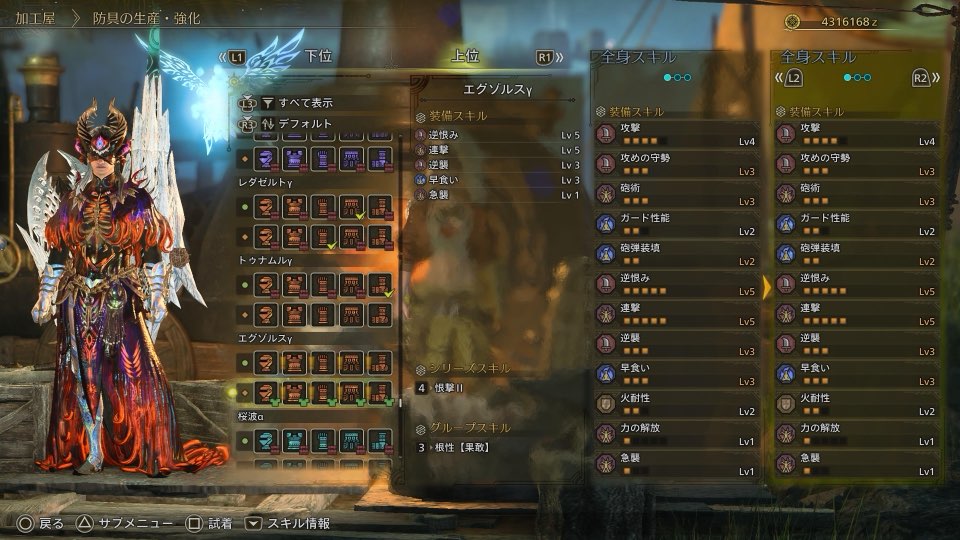The width and height of the screenshot is (960, 540).
Task: Choose the 早食い skill in the middle panel
Action: 677,374
